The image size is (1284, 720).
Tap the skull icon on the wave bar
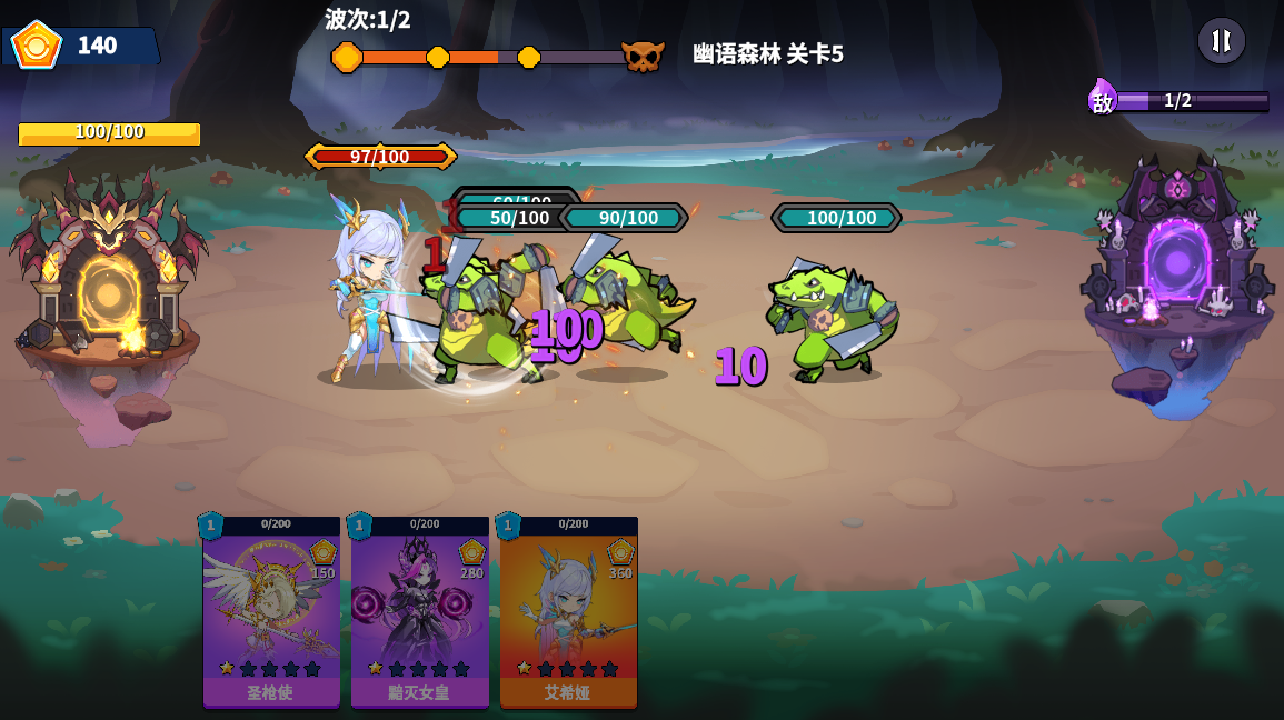643,57
